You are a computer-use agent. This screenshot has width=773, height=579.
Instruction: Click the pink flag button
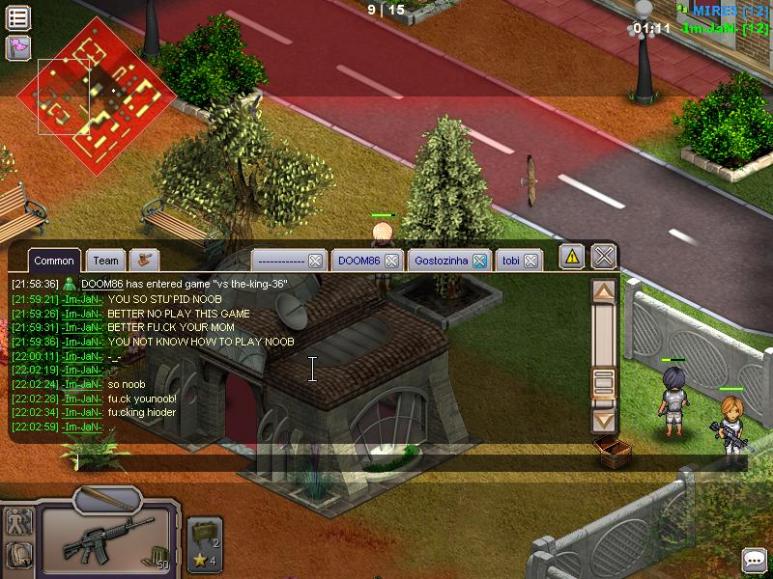point(18,47)
